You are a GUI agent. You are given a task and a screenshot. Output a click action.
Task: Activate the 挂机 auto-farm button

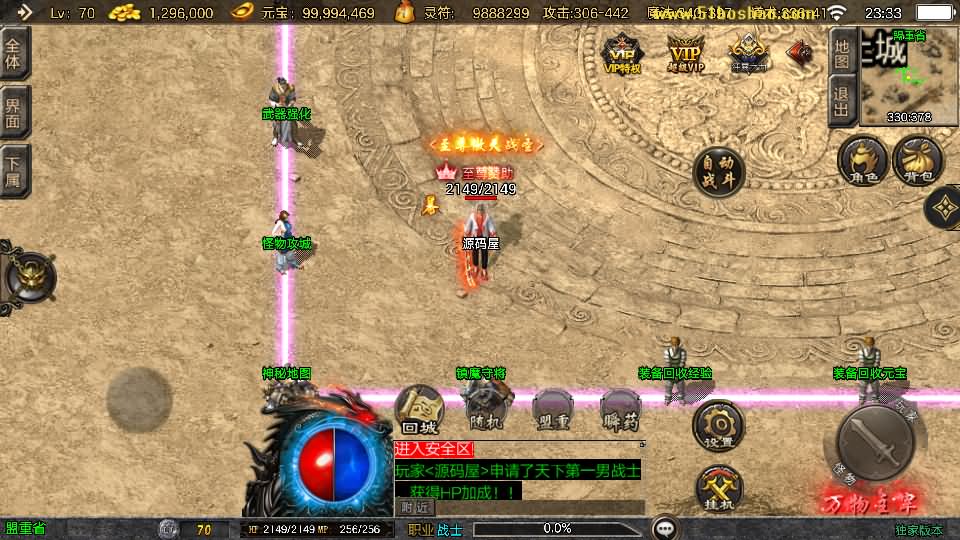pyautogui.click(x=719, y=489)
